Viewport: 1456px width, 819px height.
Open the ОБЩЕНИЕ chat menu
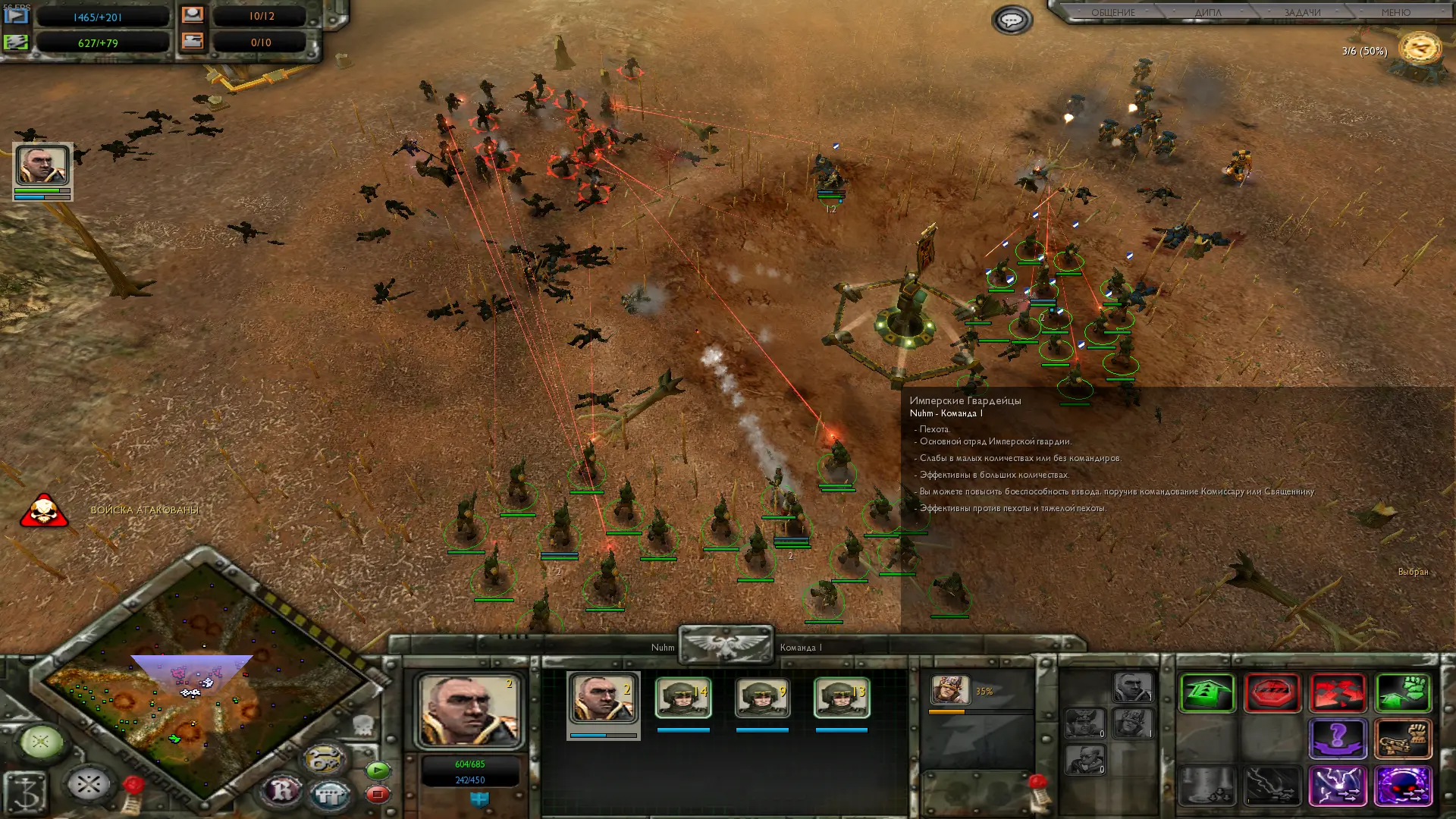[1113, 12]
